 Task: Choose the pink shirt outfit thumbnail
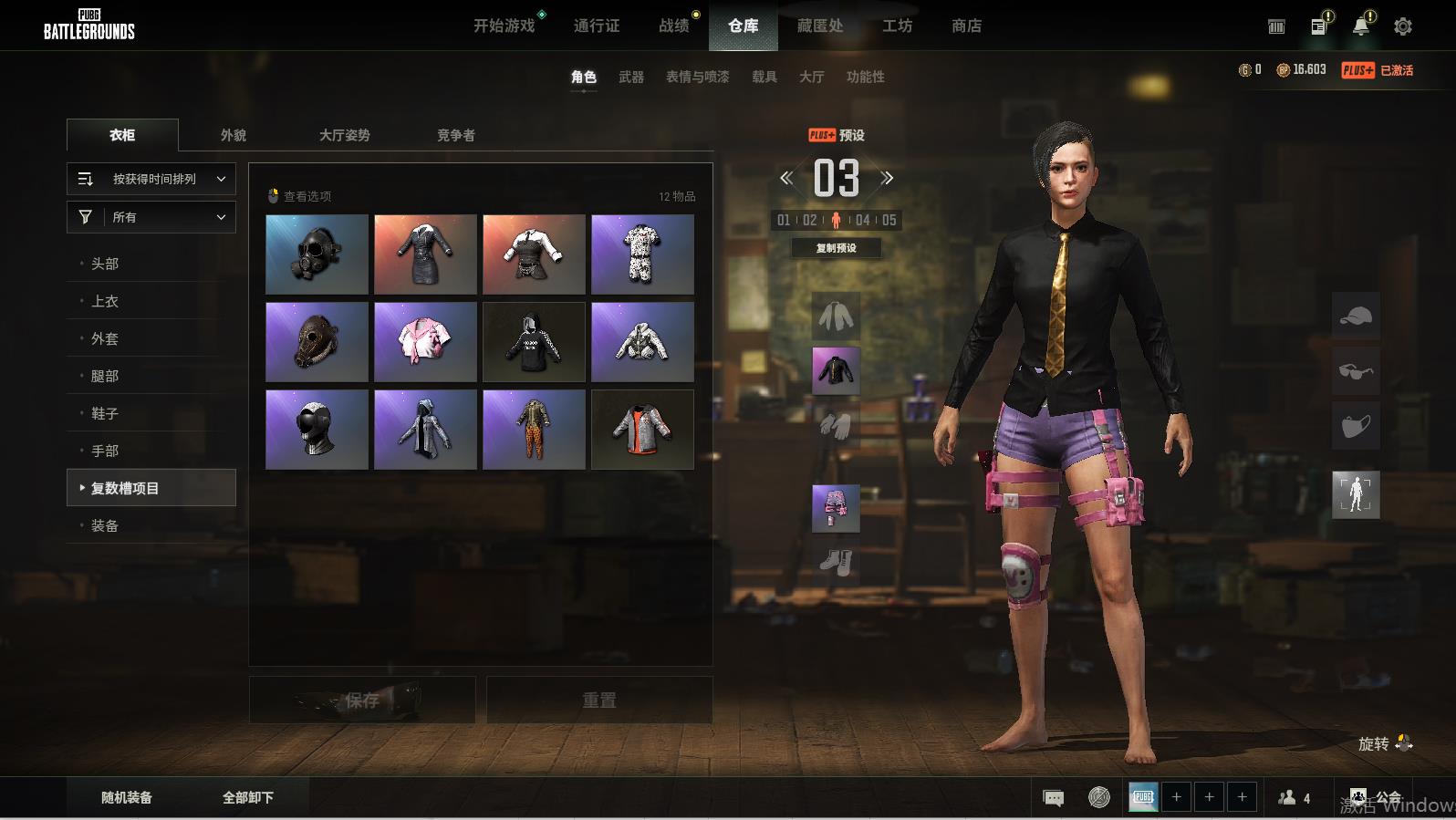(x=425, y=342)
